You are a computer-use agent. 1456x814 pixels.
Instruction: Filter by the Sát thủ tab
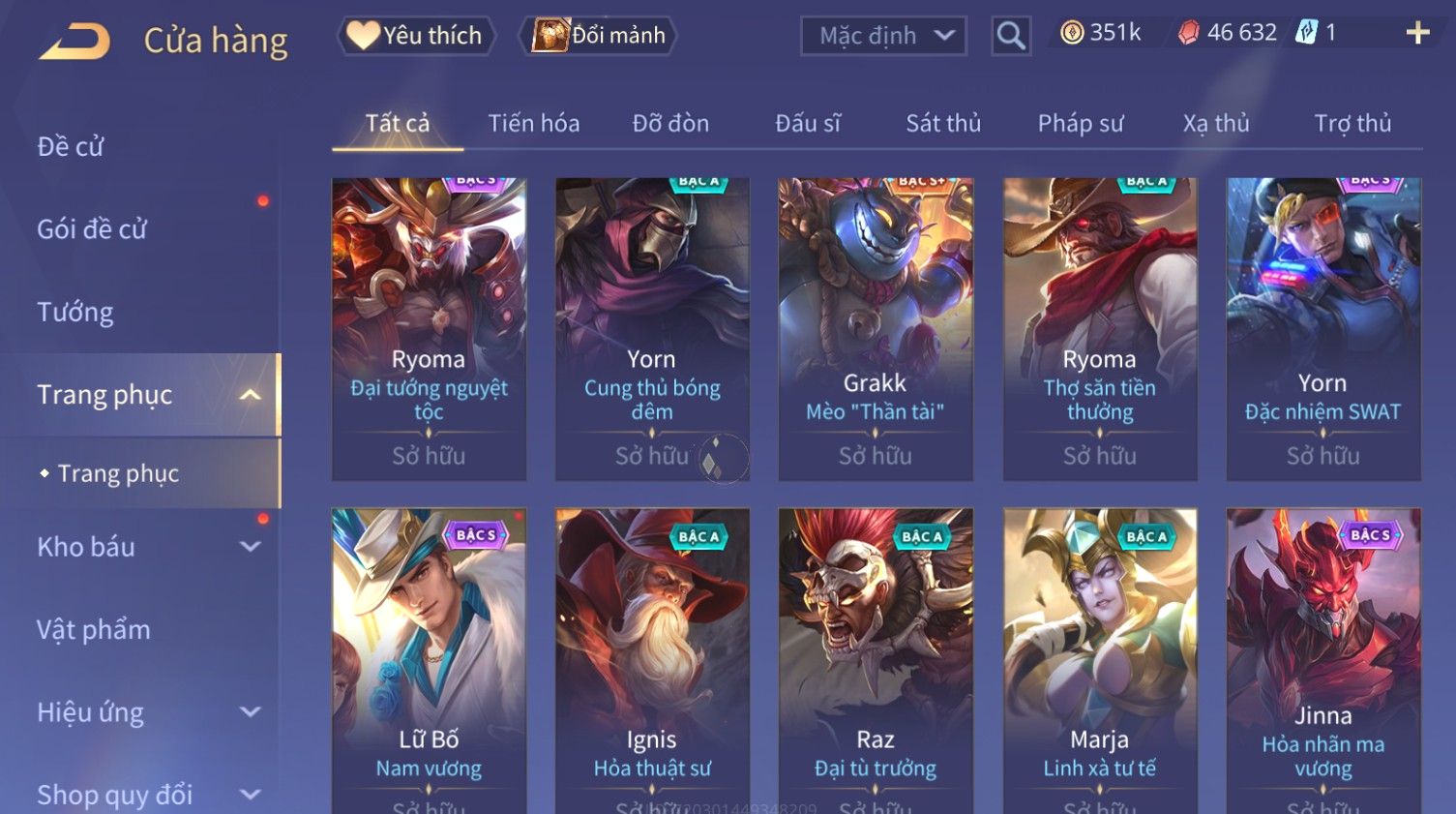[943, 123]
